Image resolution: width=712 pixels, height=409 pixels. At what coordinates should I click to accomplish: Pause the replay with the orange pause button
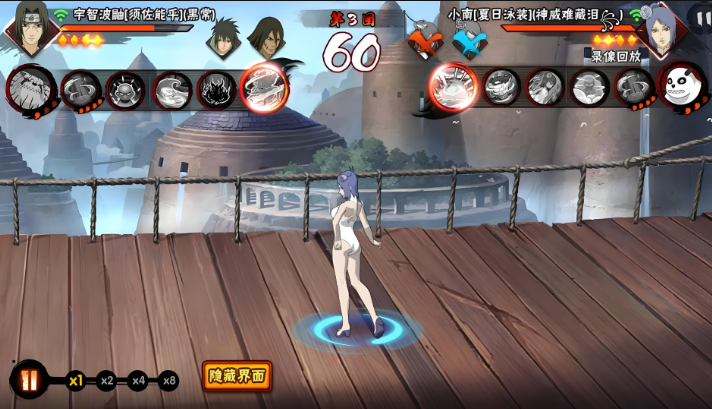tap(29, 380)
